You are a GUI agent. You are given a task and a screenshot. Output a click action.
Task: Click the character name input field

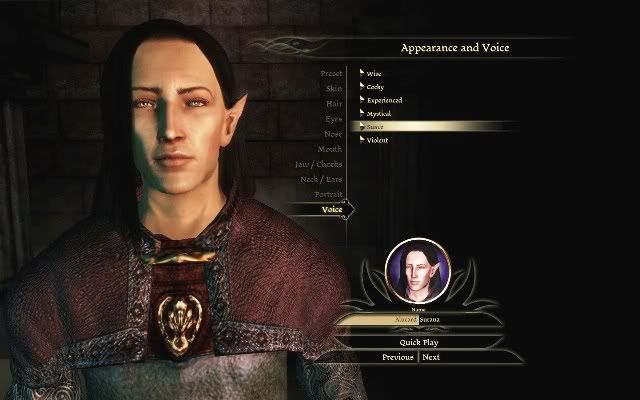[416, 320]
